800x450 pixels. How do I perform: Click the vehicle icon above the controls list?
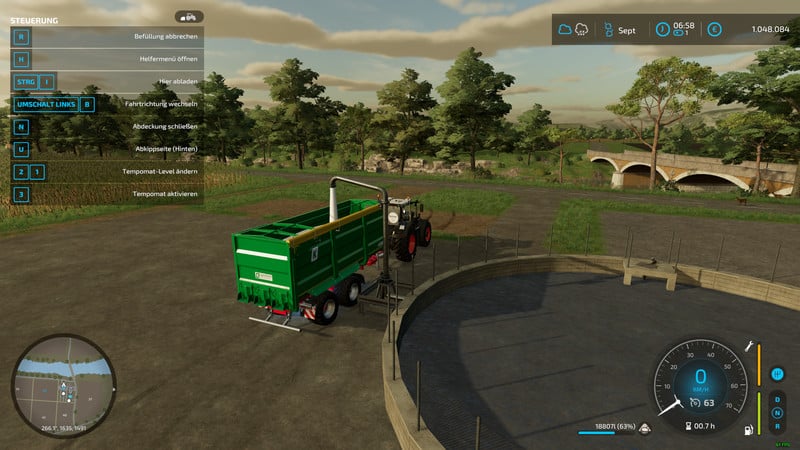[188, 17]
